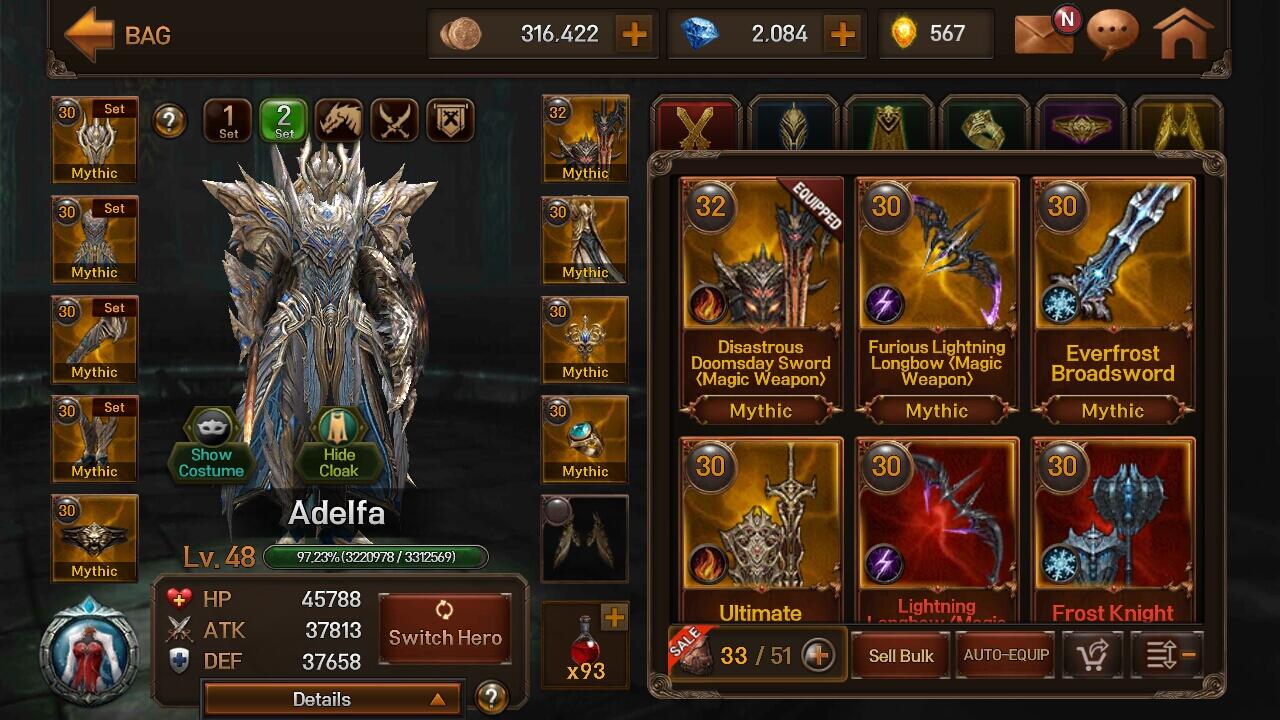Image resolution: width=1280 pixels, height=720 pixels.
Task: Click the Switch Hero button
Action: [x=445, y=629]
